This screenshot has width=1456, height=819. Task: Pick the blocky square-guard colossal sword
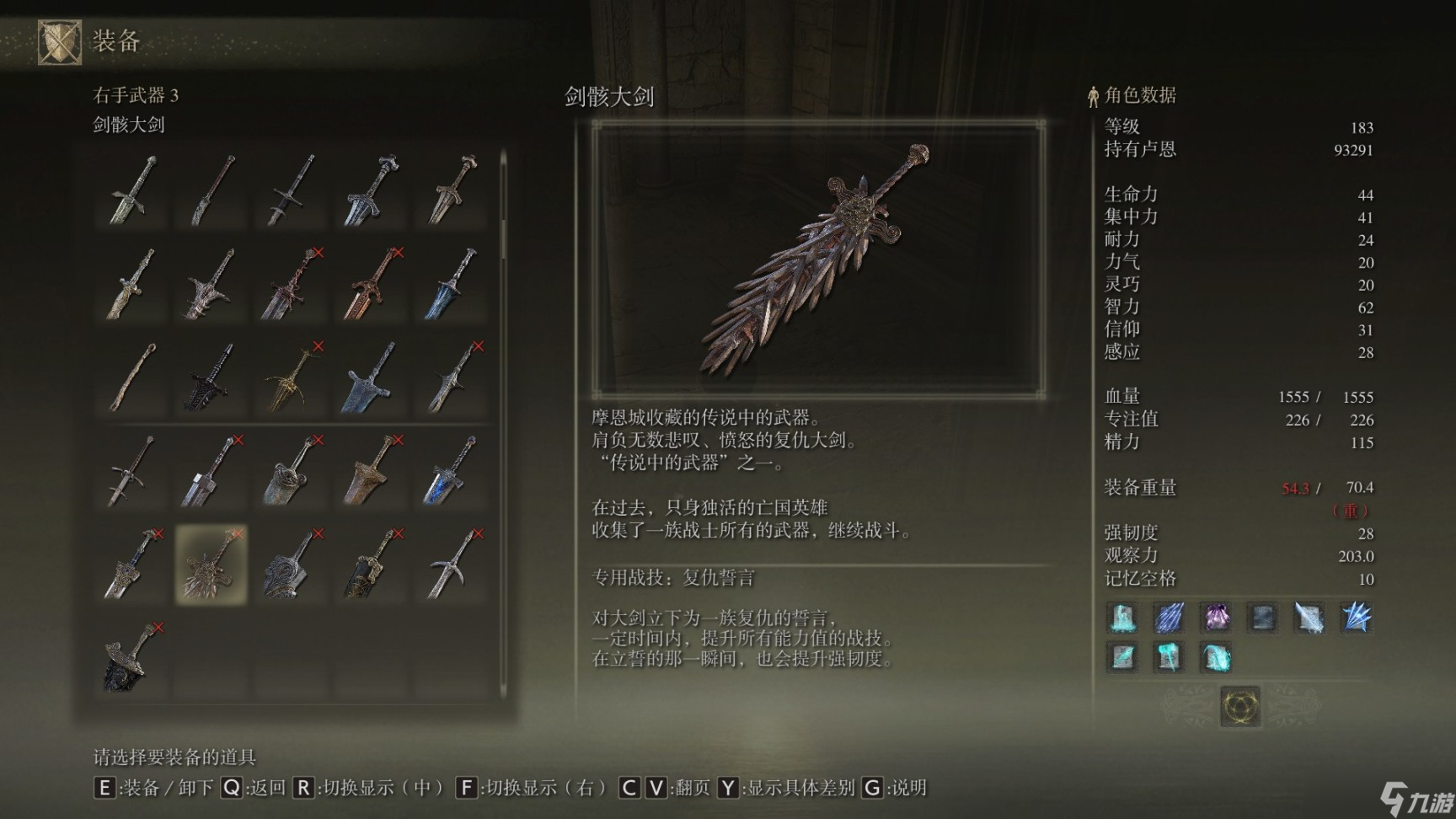click(x=211, y=471)
